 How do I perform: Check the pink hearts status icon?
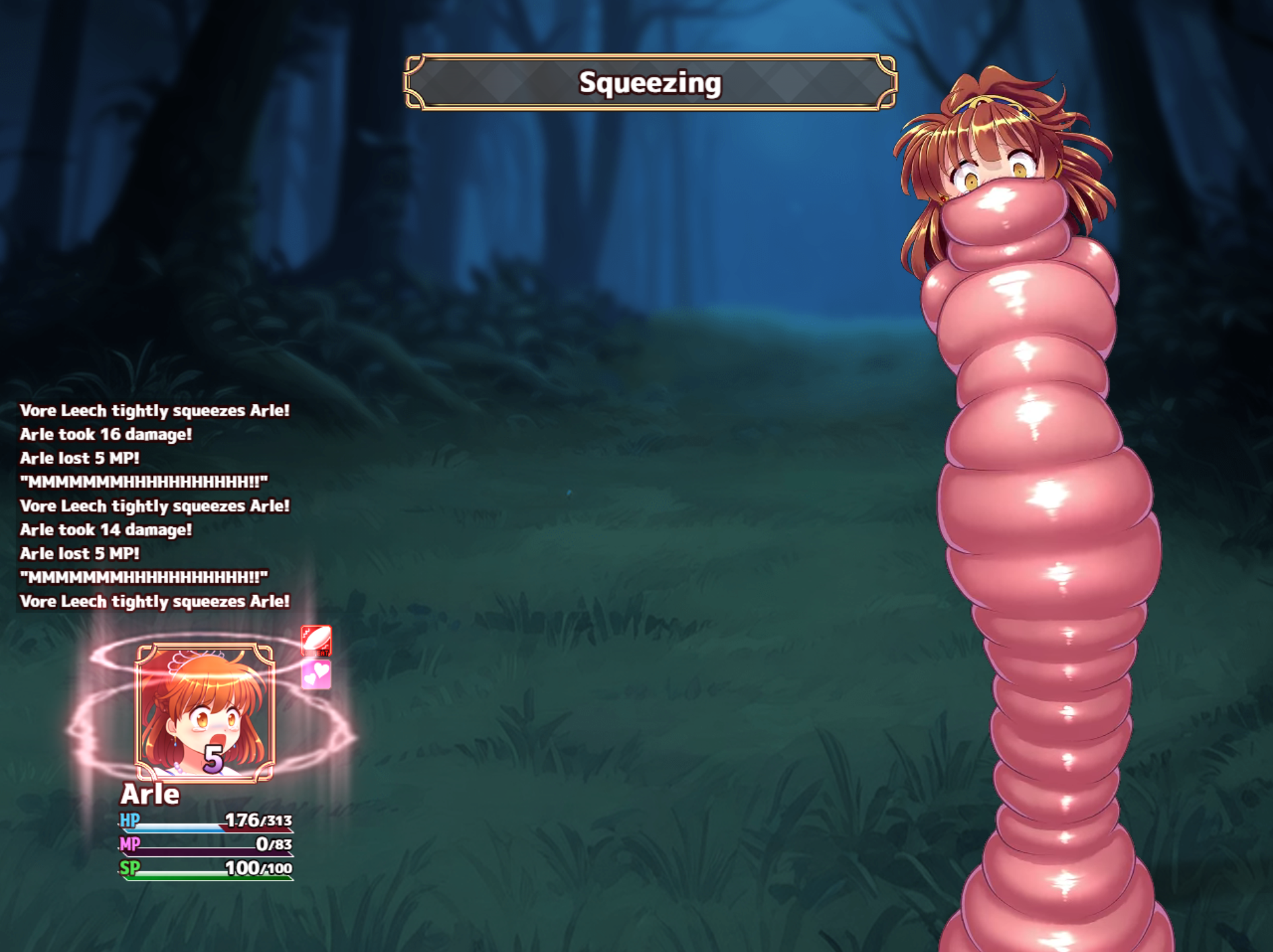[316, 674]
